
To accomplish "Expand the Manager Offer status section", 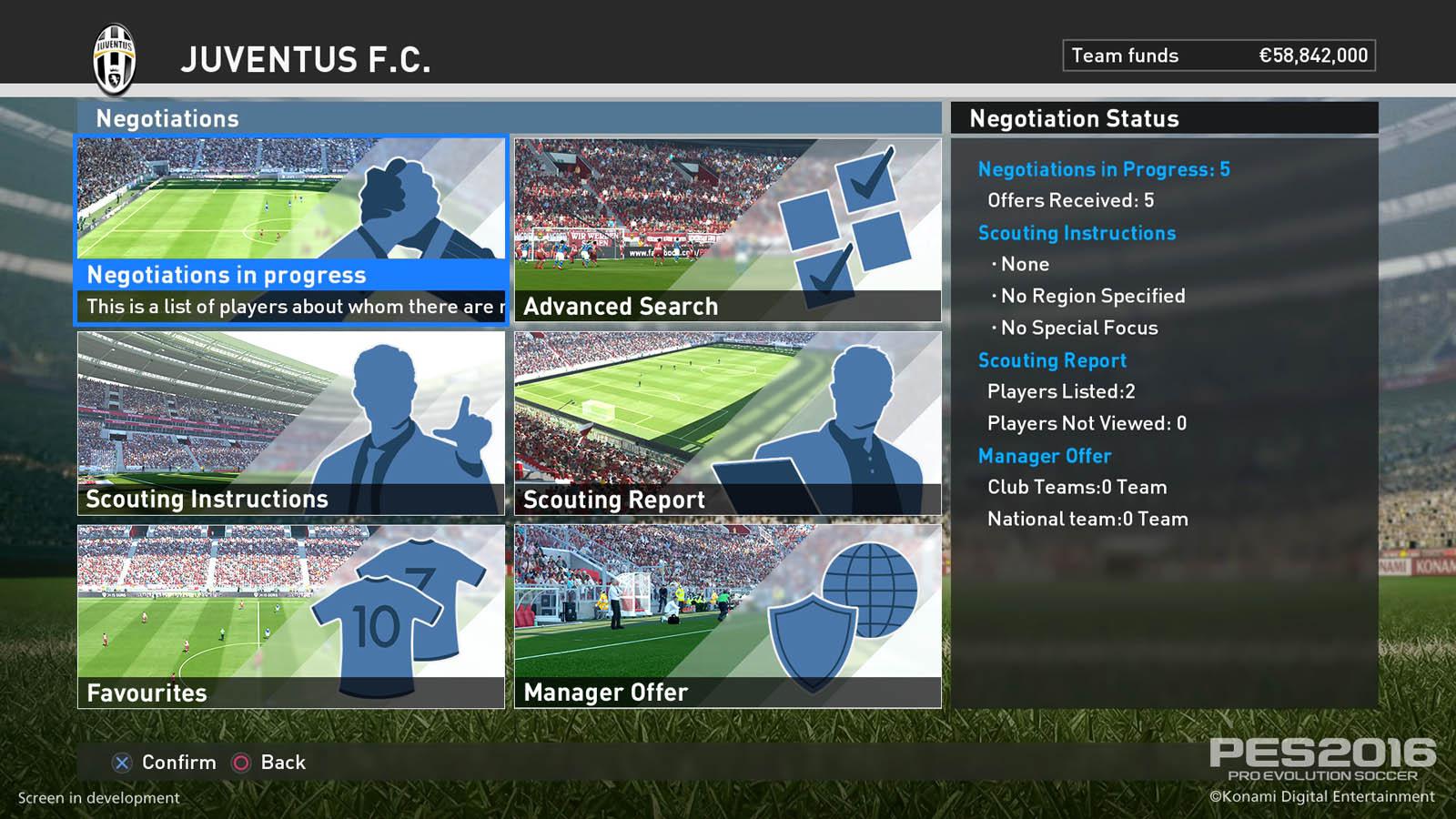I will (x=1044, y=456).
